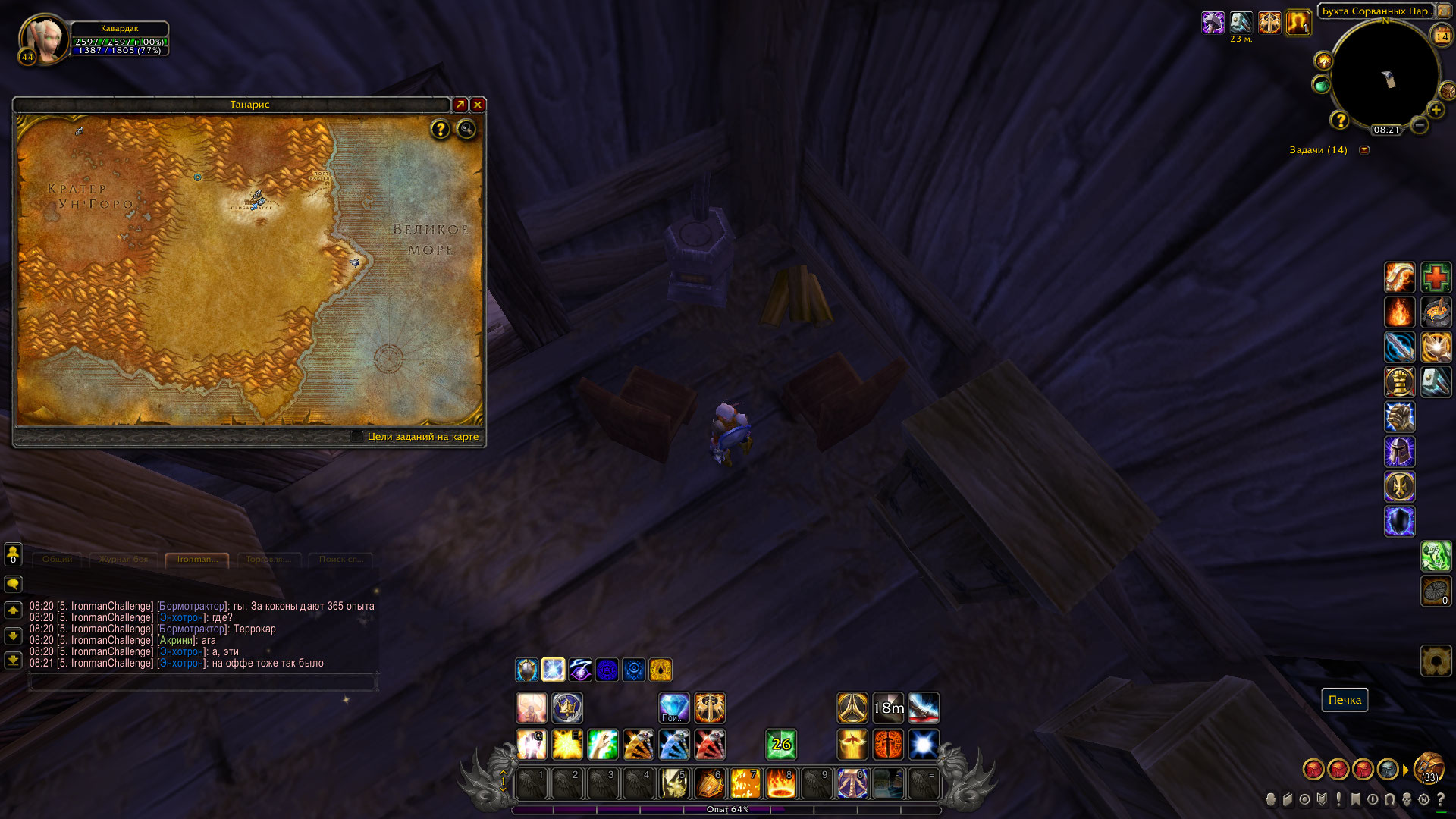Switch to the Общий chat tab
This screenshot has height=819, width=1456.
pyautogui.click(x=58, y=560)
